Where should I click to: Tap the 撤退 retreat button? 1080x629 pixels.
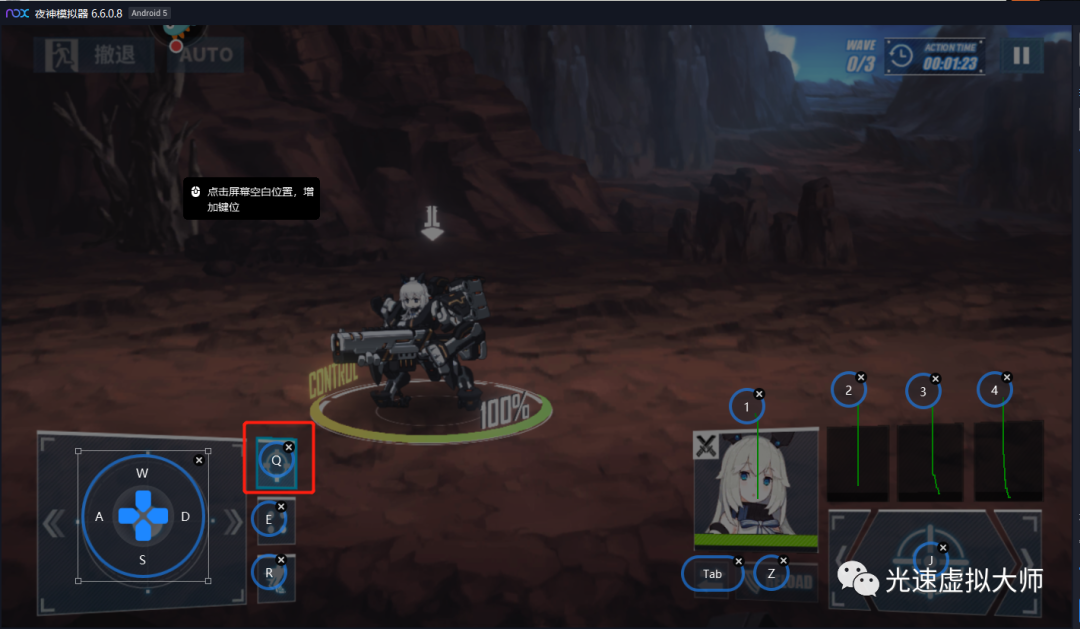point(95,54)
